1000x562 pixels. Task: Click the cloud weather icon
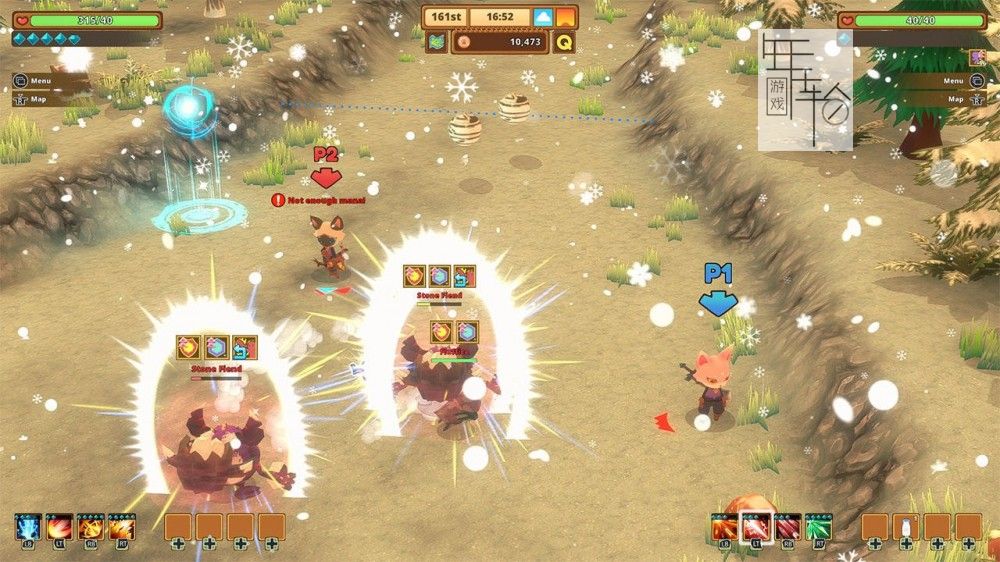point(543,17)
